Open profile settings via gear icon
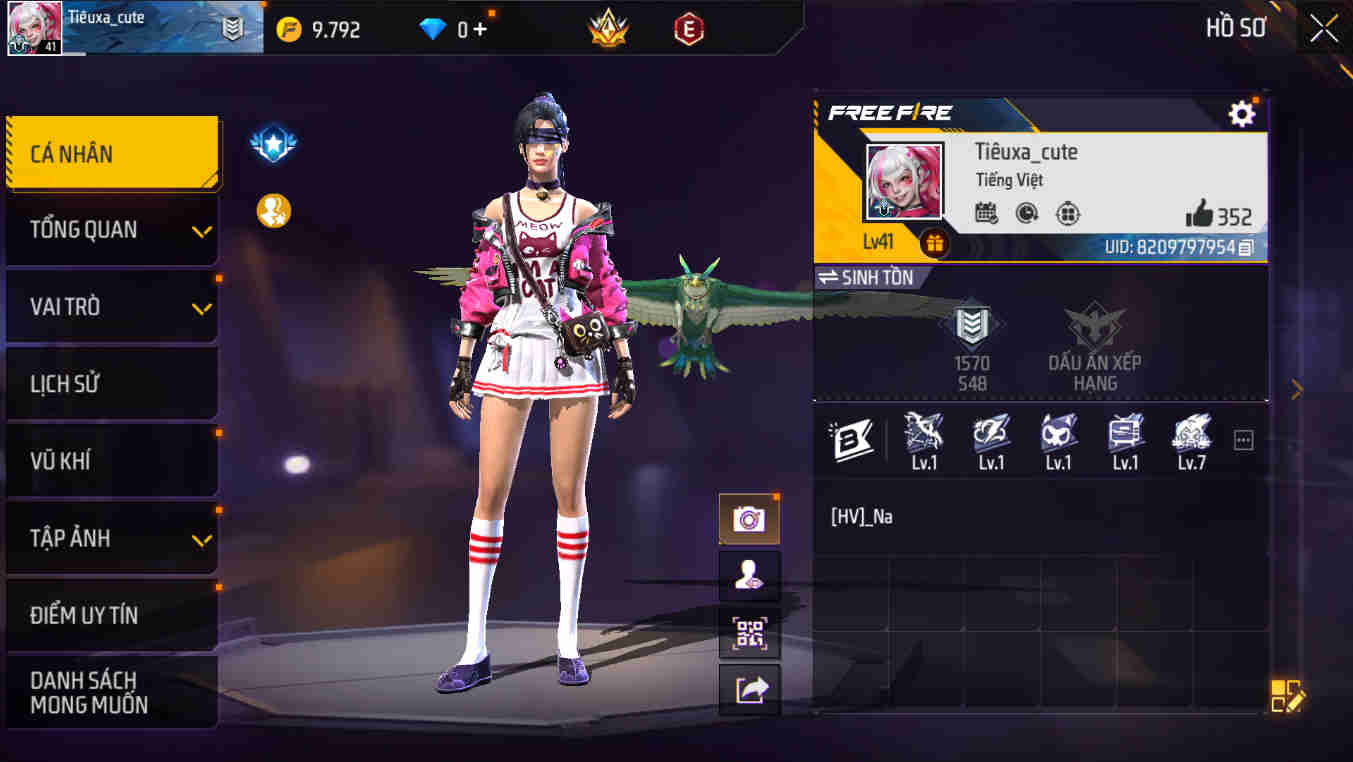 1241,113
